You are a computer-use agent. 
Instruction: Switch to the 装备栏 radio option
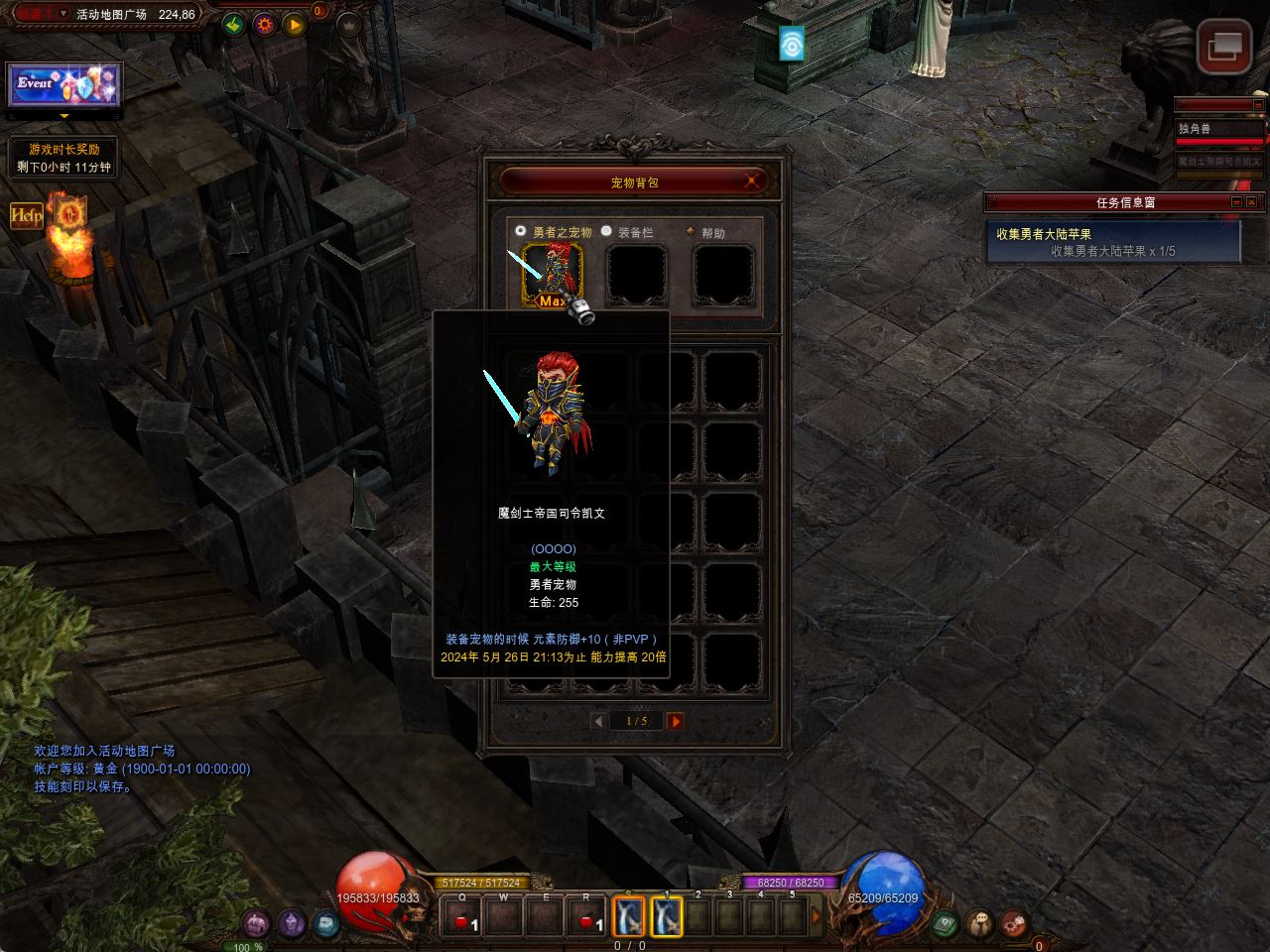(x=606, y=231)
